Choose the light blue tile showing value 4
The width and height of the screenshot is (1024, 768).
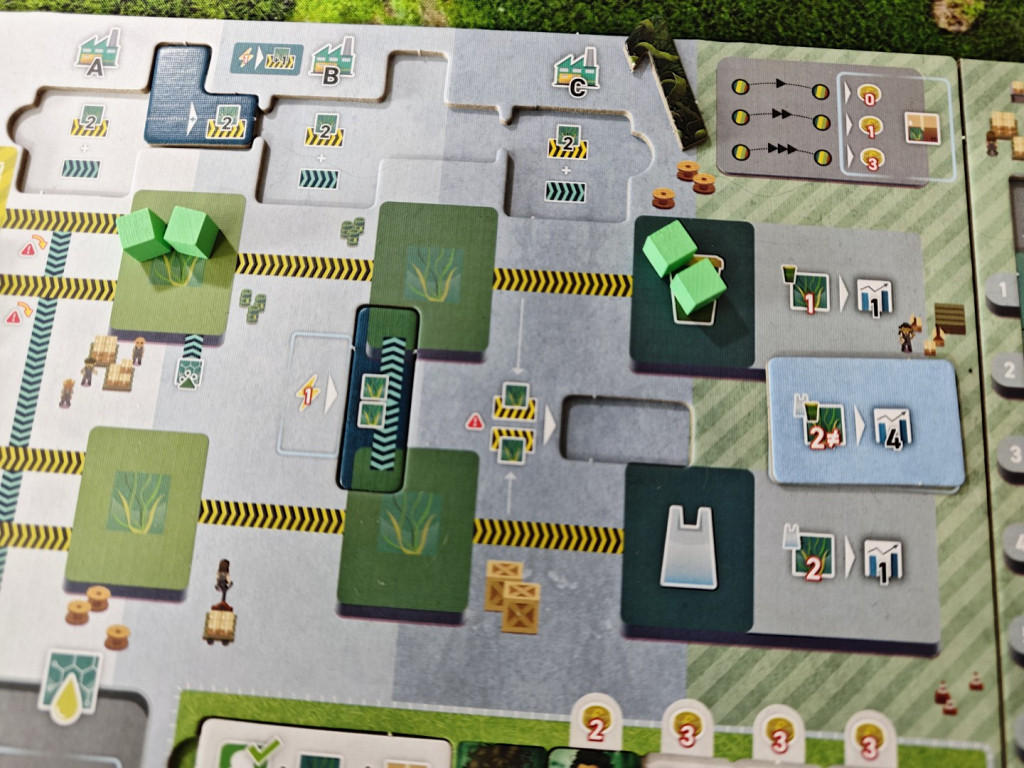tap(863, 422)
